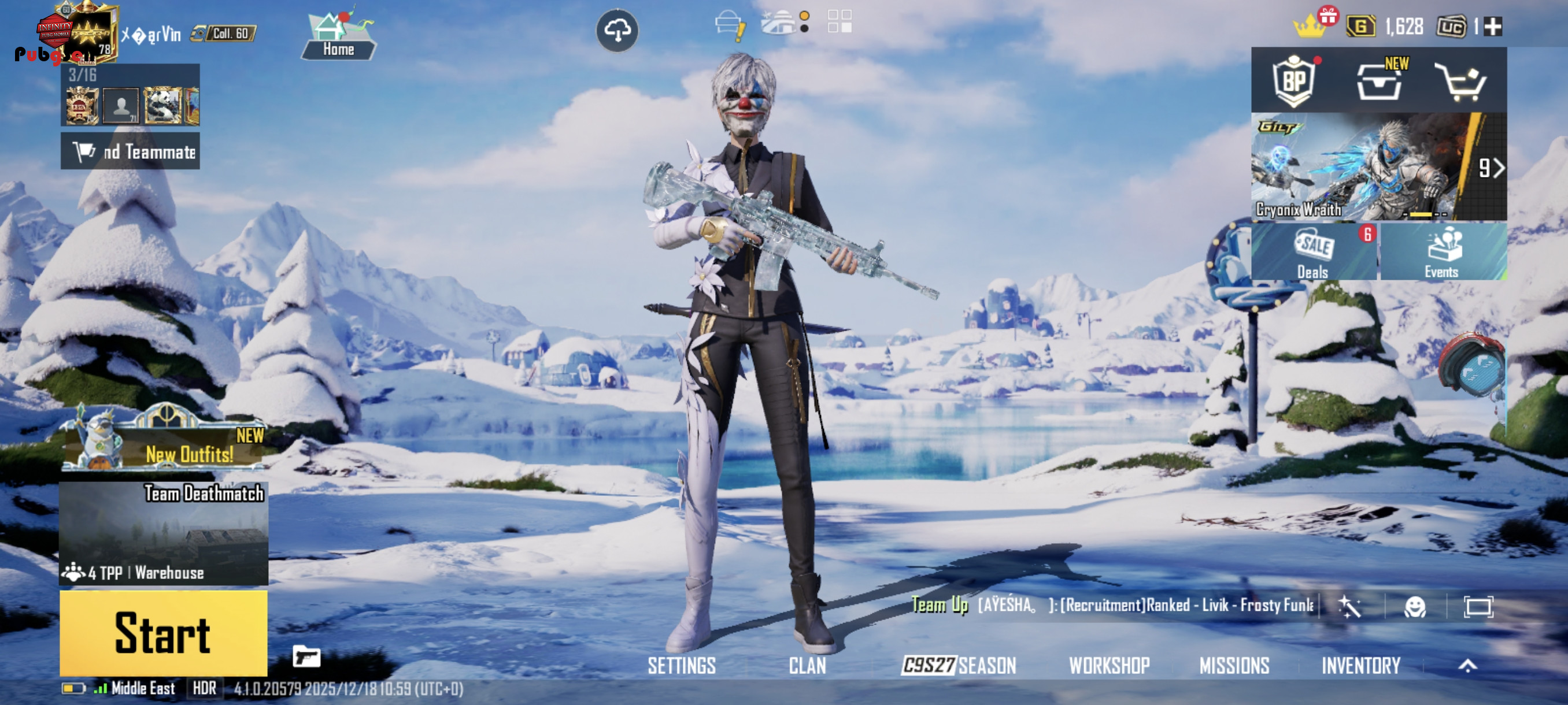
Task: Open the cloud download icon
Action: coord(616,30)
